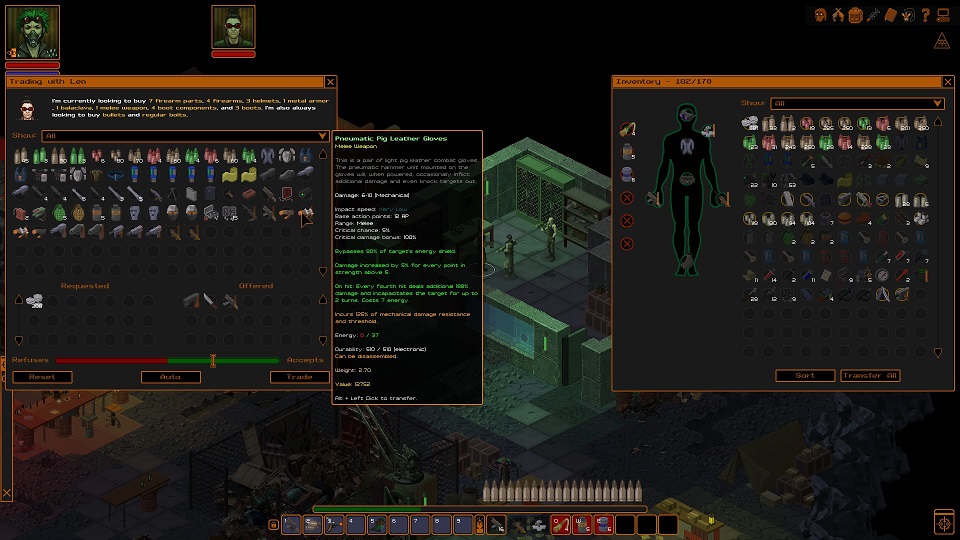Confirm the deal with the Trade button
Screen dimensions: 960x540
[x=300, y=377]
